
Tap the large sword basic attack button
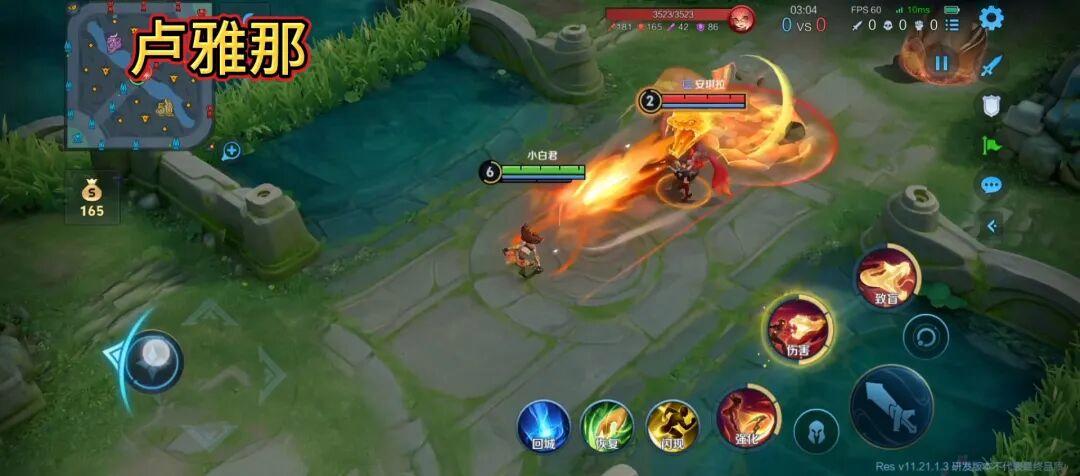click(x=891, y=406)
